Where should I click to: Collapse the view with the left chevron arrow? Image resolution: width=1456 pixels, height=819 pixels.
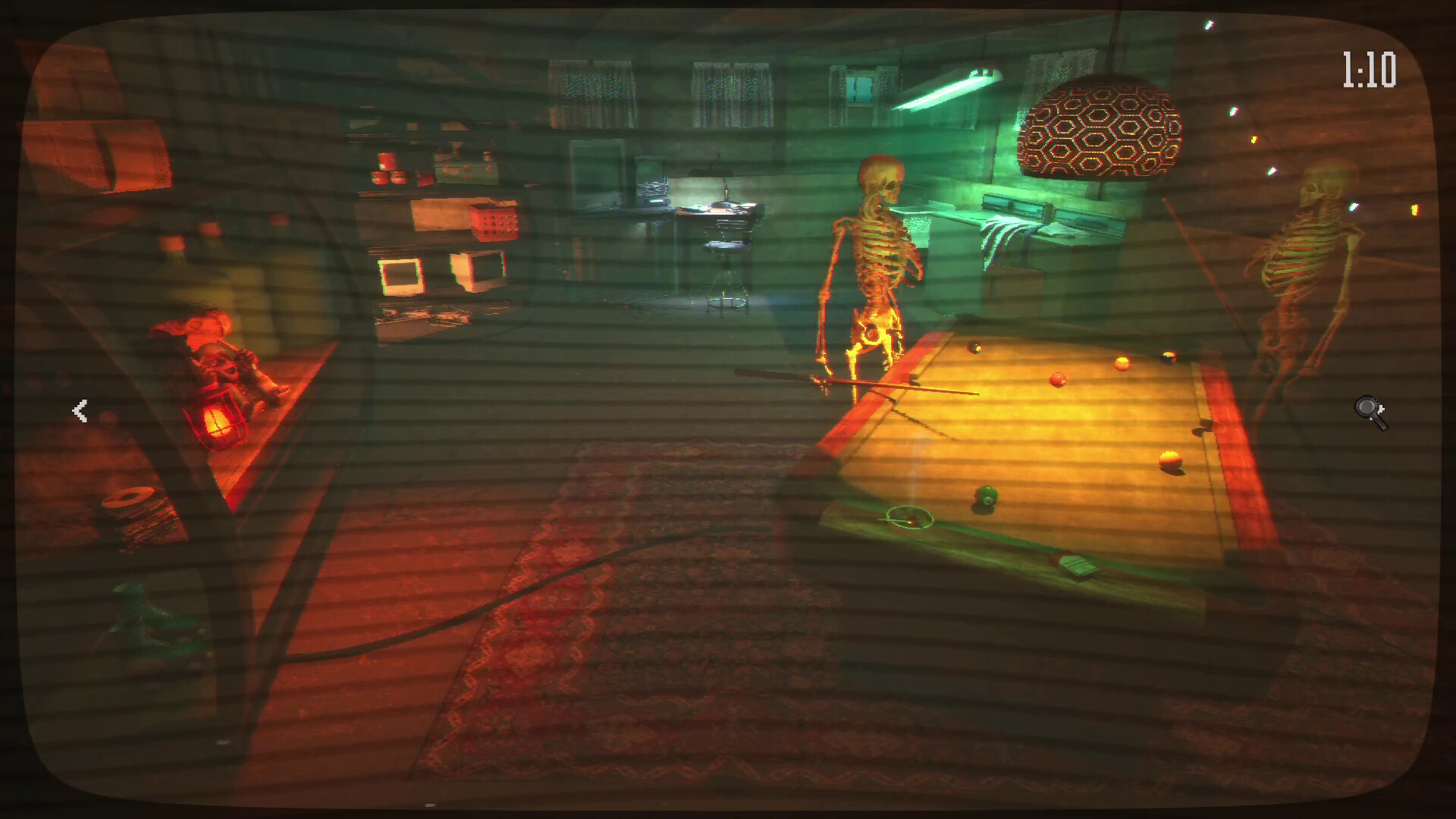(80, 410)
